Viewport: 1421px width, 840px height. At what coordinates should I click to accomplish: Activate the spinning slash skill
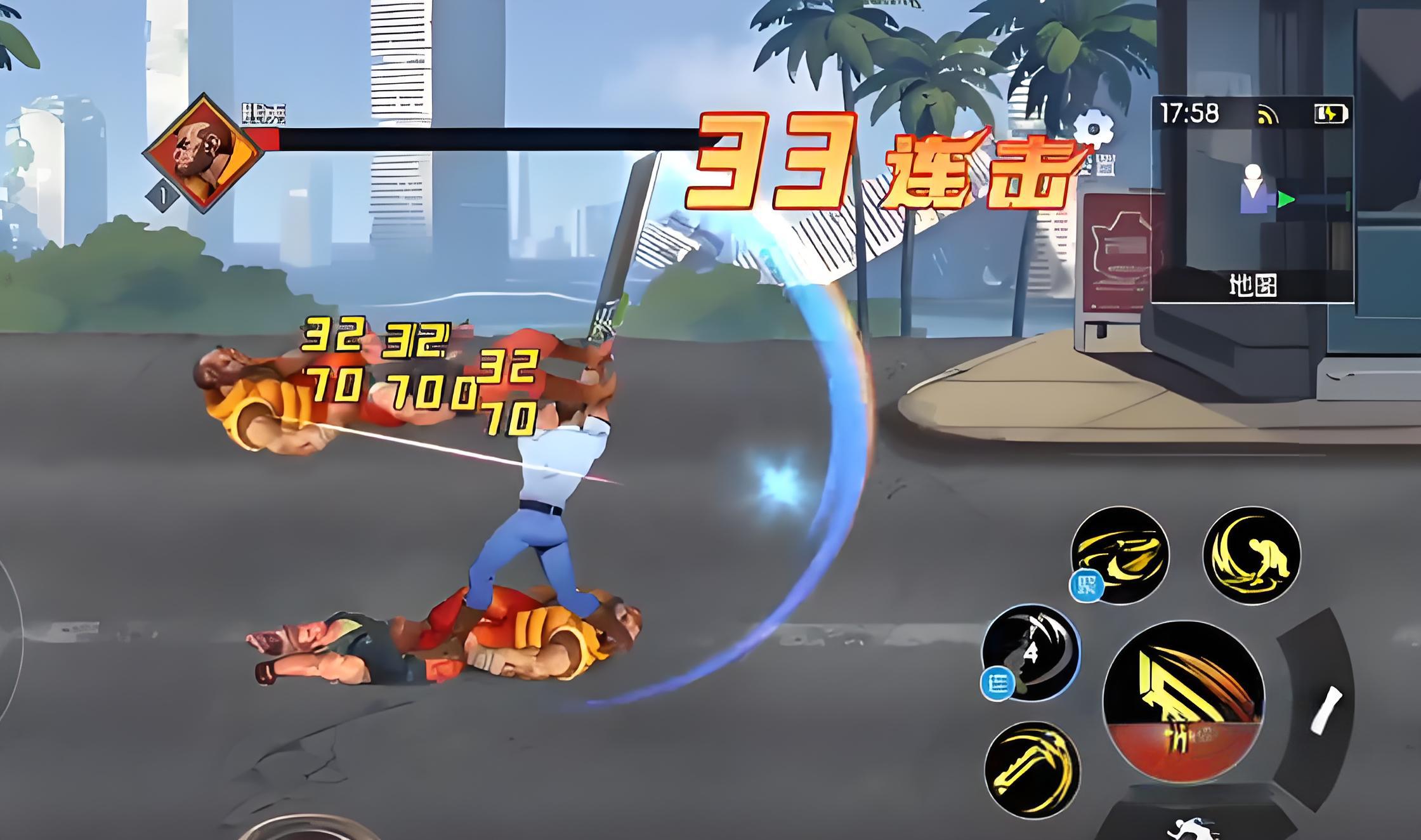1120,554
